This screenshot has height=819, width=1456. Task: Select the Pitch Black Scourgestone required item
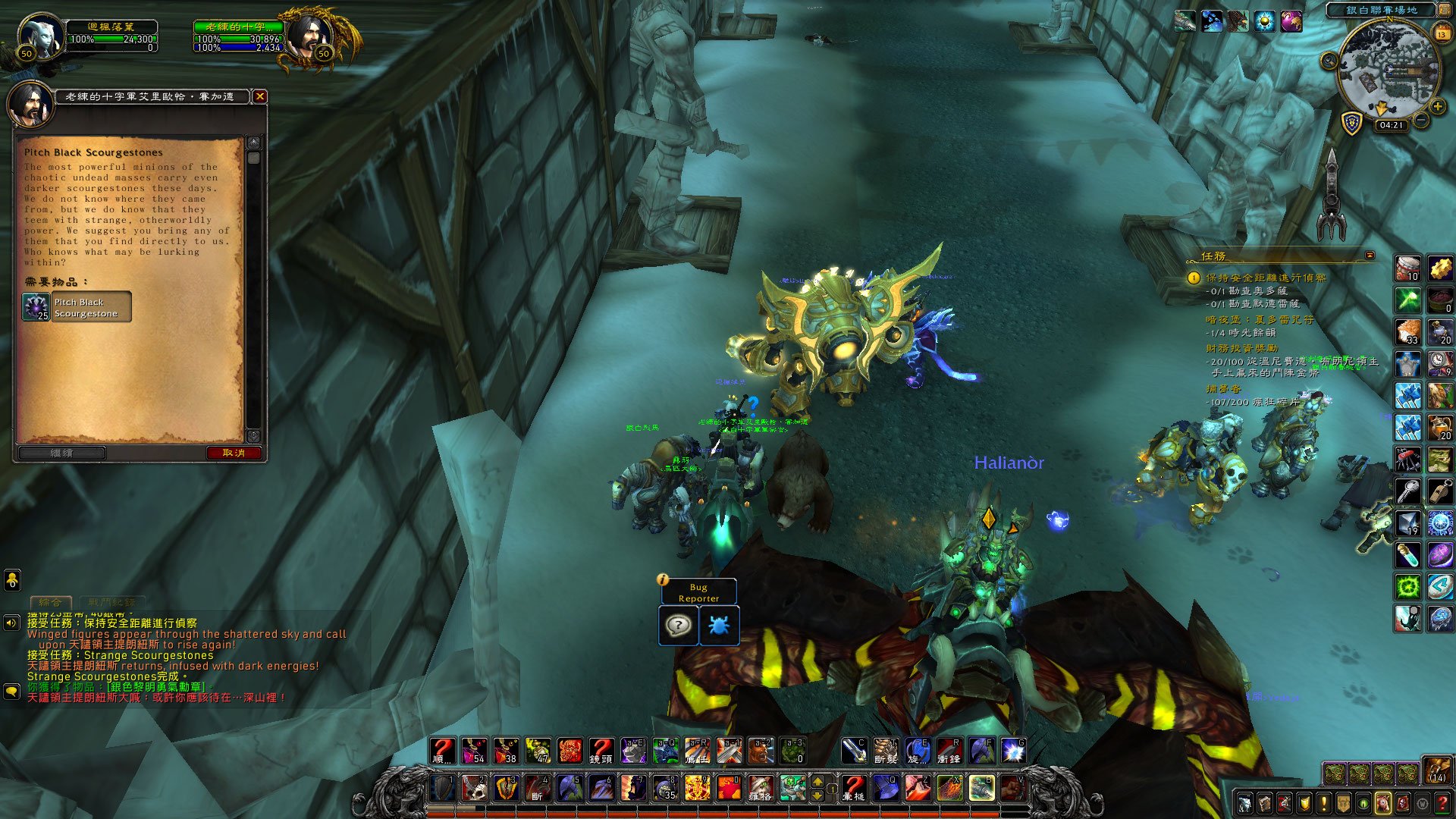coord(77,307)
